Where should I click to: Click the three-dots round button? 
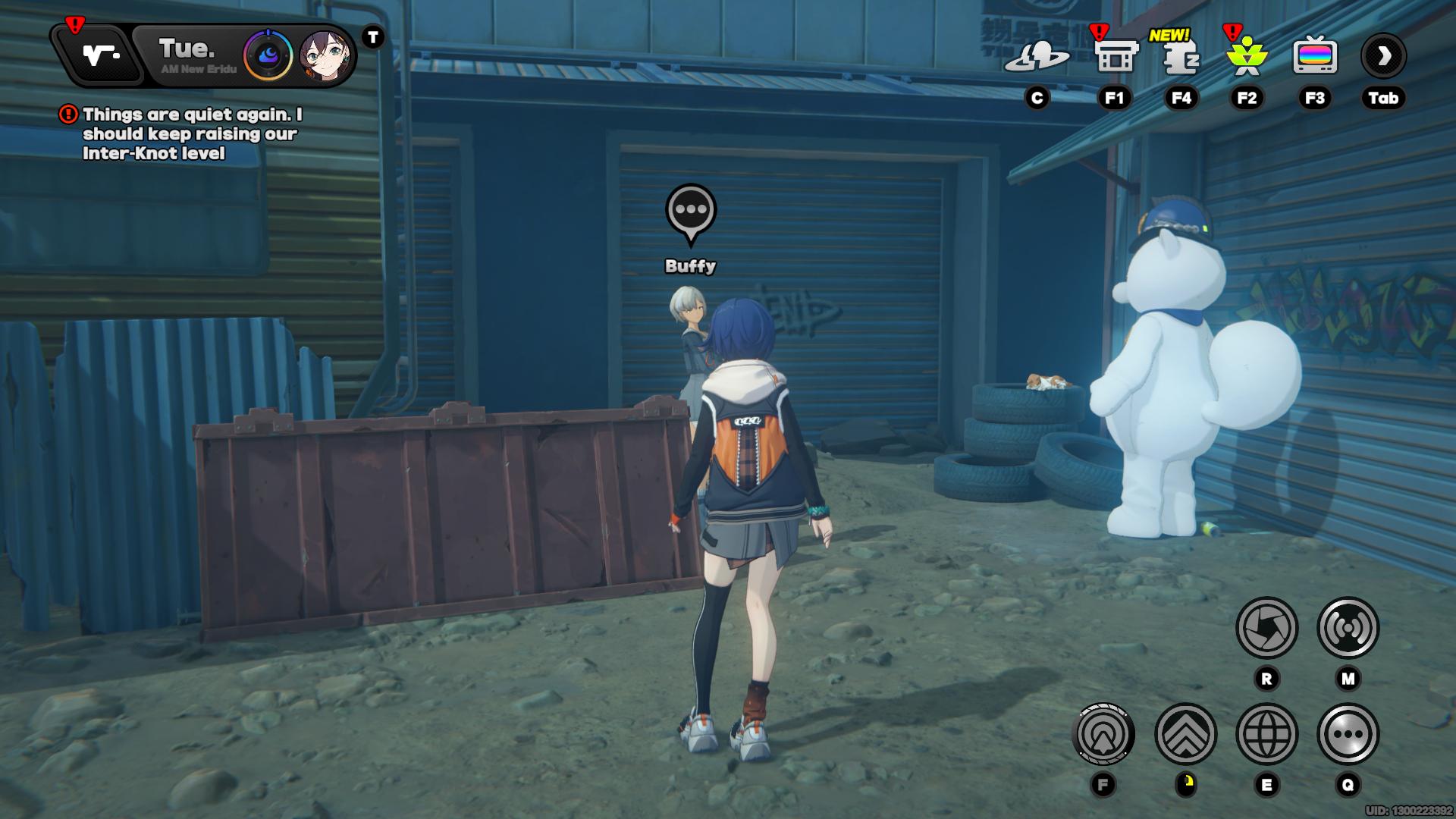1348,734
